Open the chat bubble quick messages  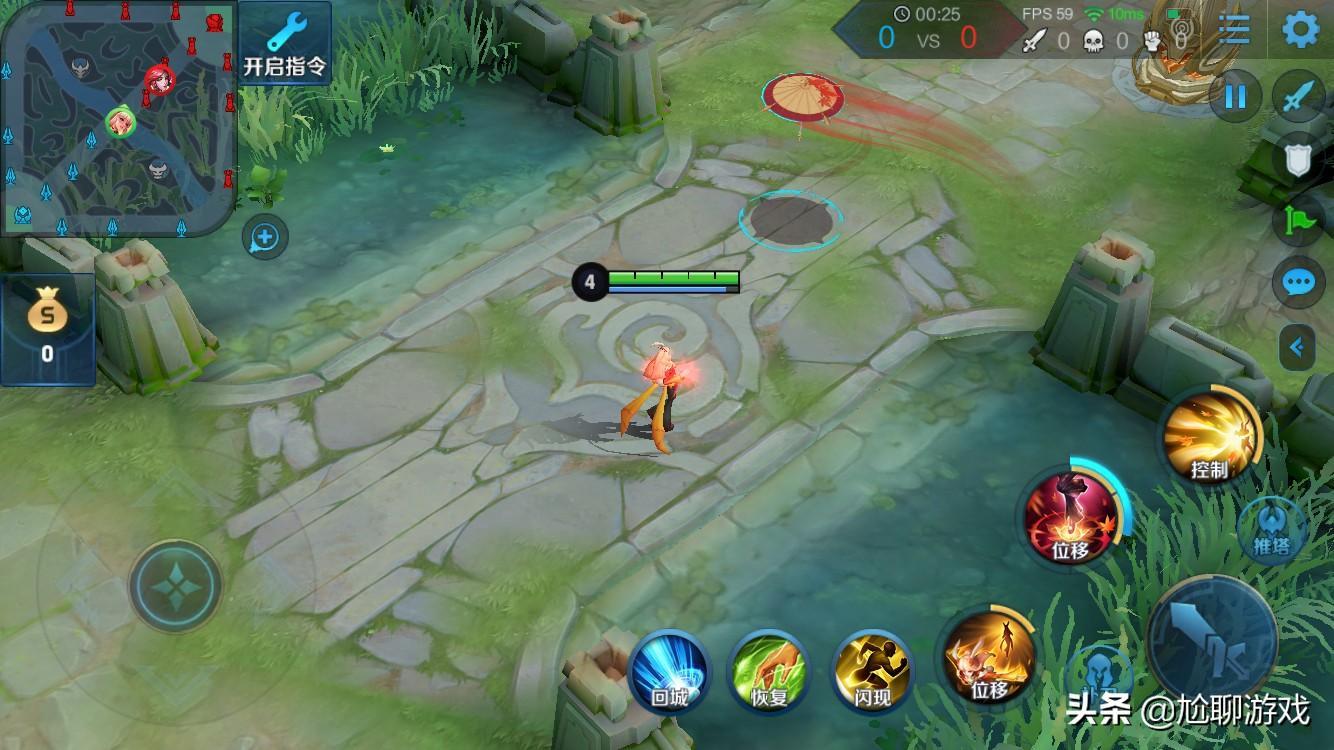click(x=1298, y=283)
